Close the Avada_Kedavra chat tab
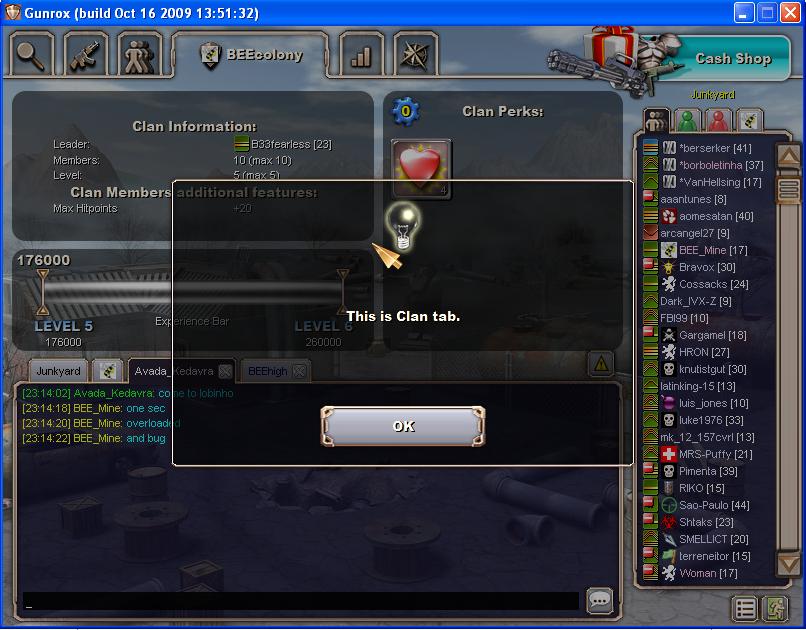The image size is (806, 630). point(225,371)
